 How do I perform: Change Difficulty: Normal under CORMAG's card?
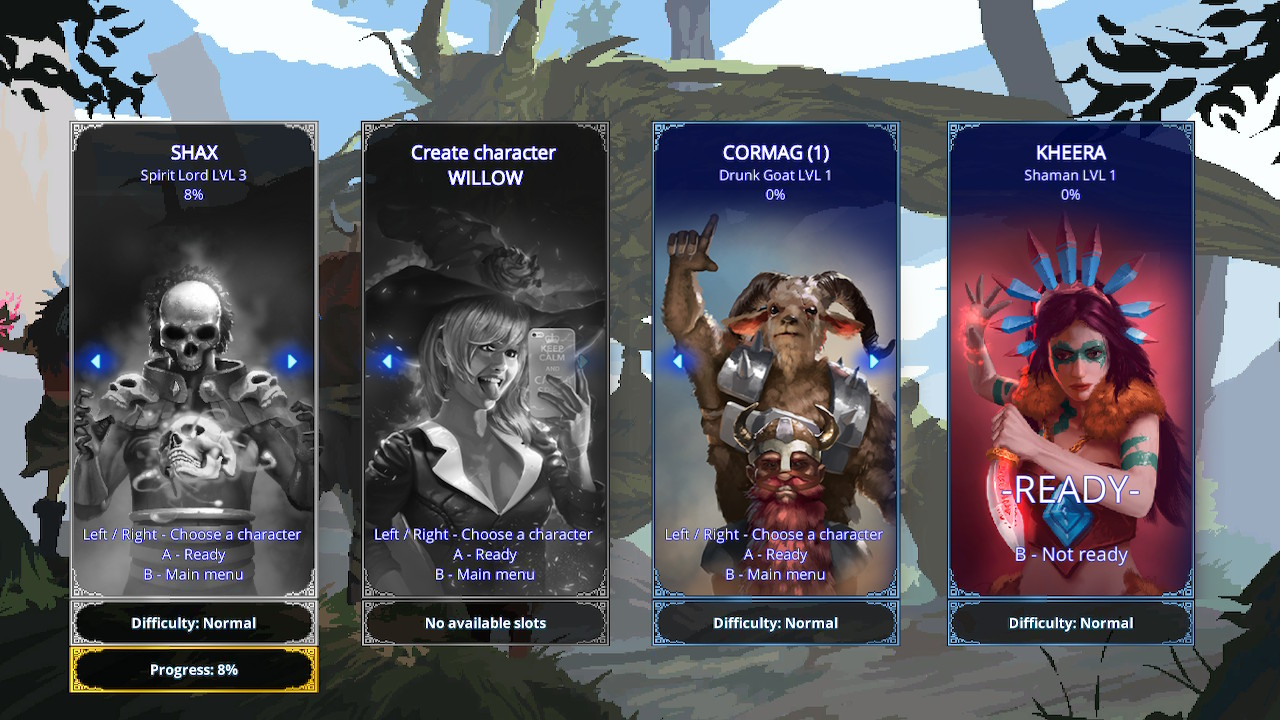[777, 622]
